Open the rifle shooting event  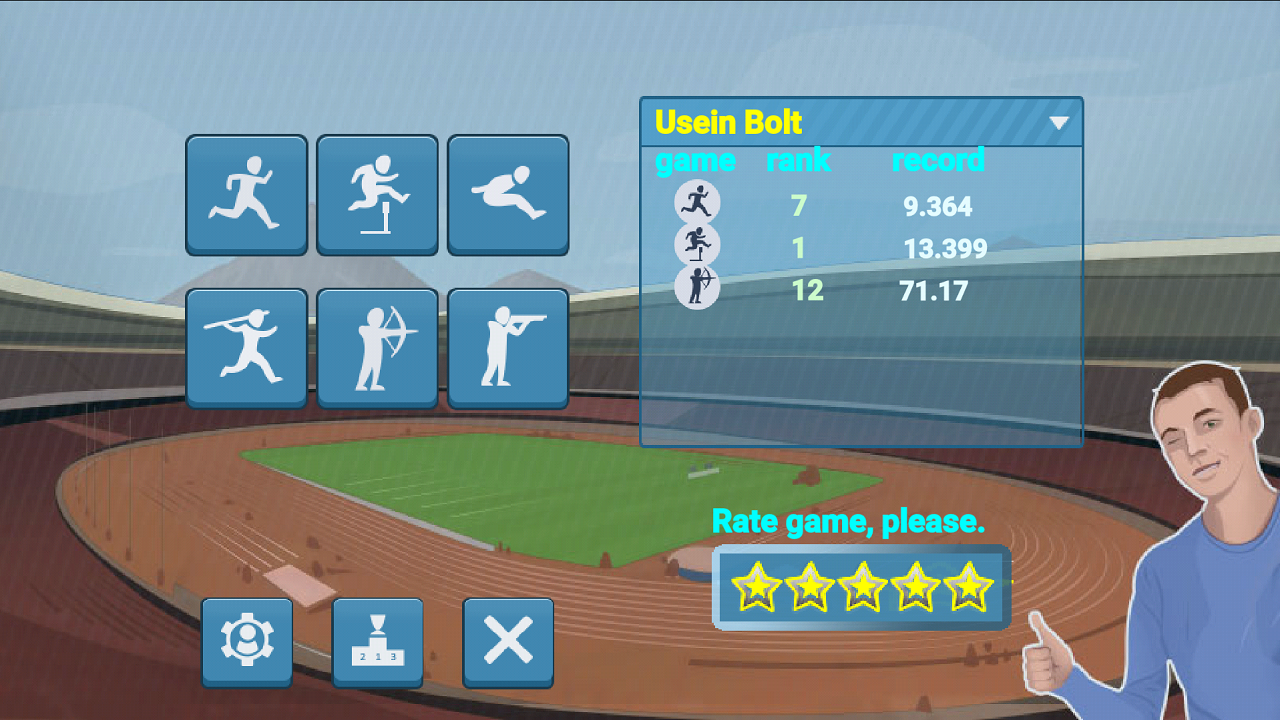pyautogui.click(x=508, y=347)
